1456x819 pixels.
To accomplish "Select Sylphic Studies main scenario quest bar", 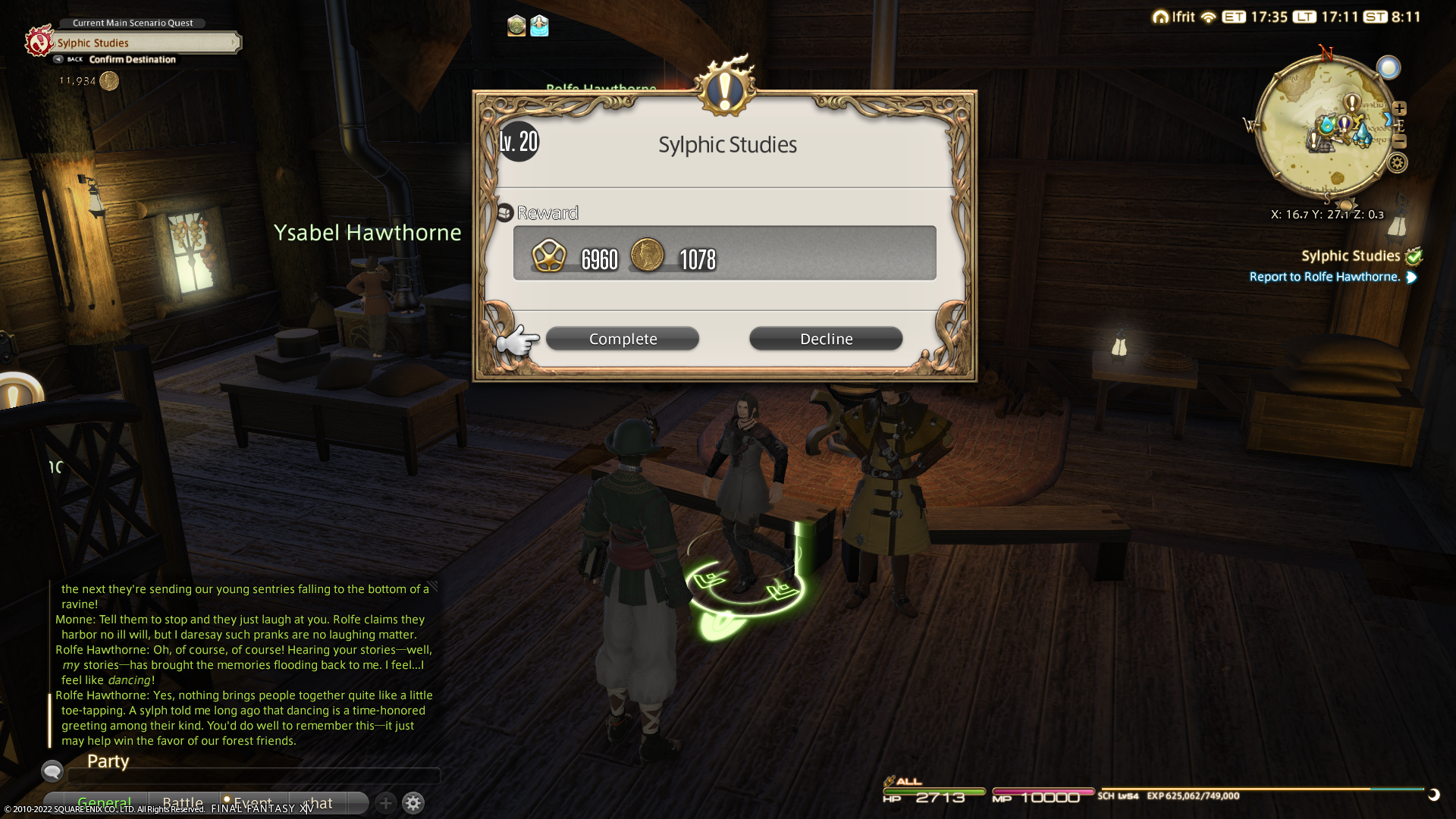I will click(x=144, y=43).
